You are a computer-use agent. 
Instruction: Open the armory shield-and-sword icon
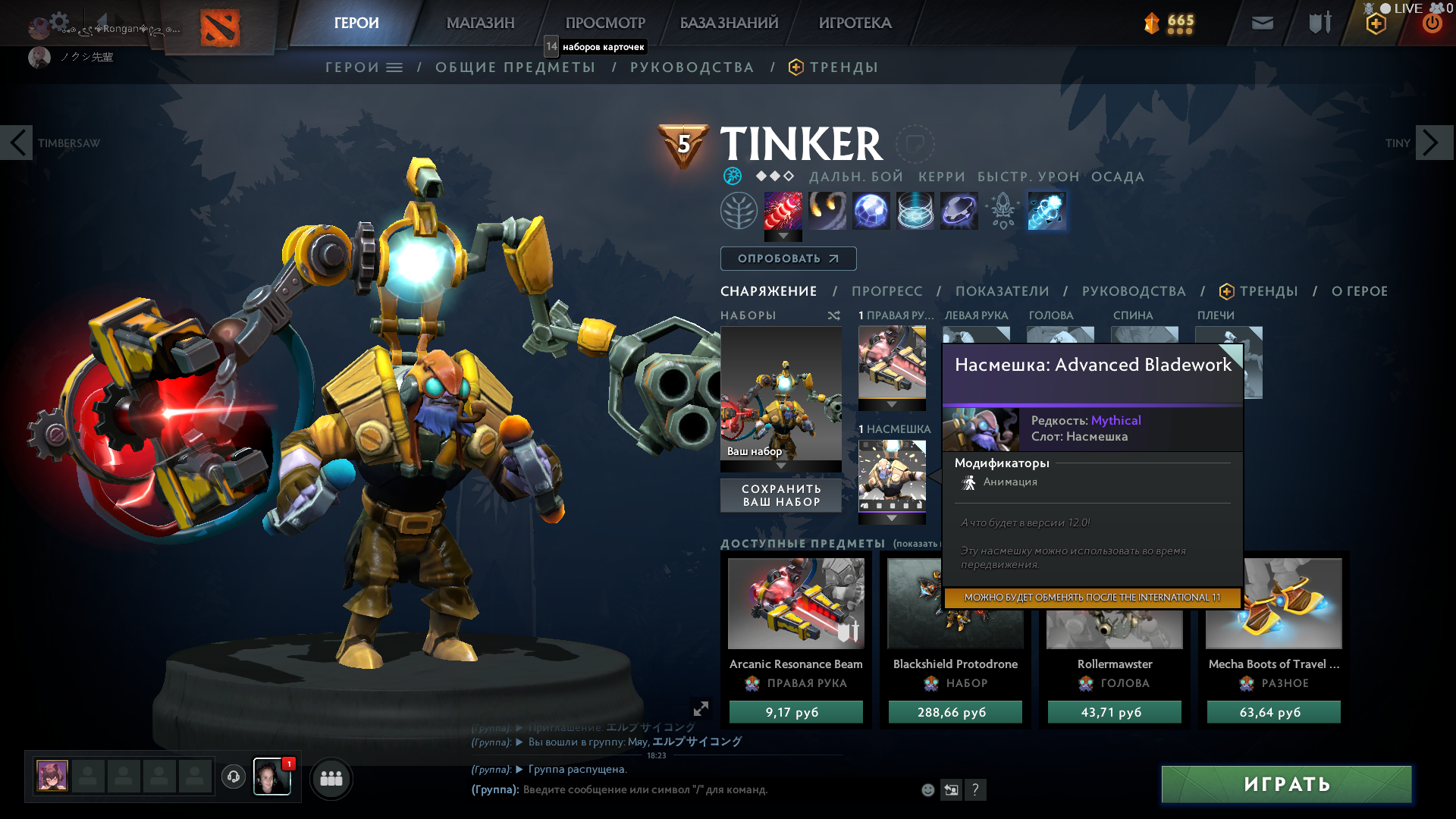[x=1319, y=23]
